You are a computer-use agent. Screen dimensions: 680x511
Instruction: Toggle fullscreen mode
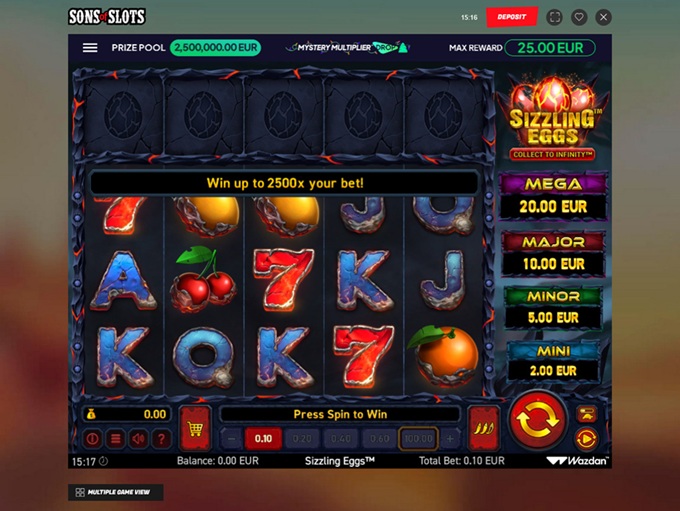[557, 17]
